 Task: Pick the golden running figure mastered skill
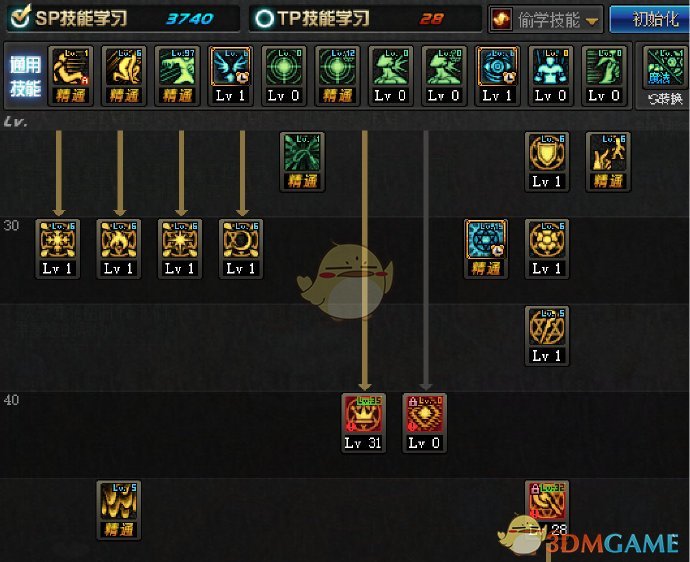click(x=608, y=153)
